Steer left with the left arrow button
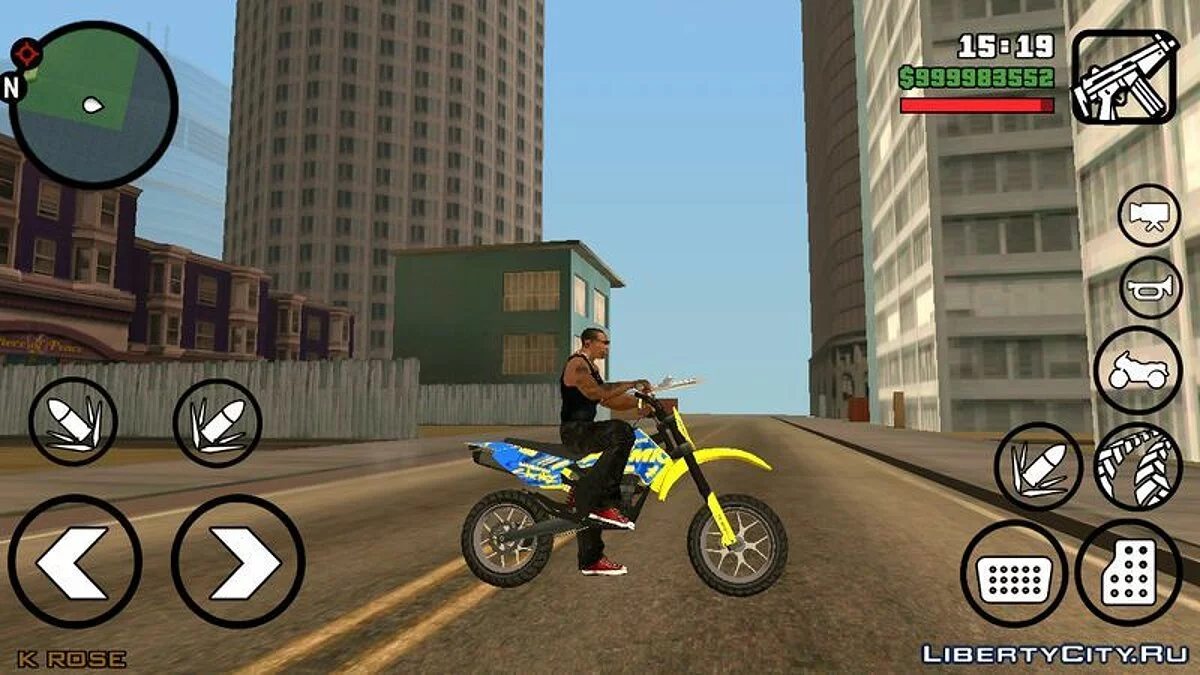1200x675 pixels. [75, 561]
